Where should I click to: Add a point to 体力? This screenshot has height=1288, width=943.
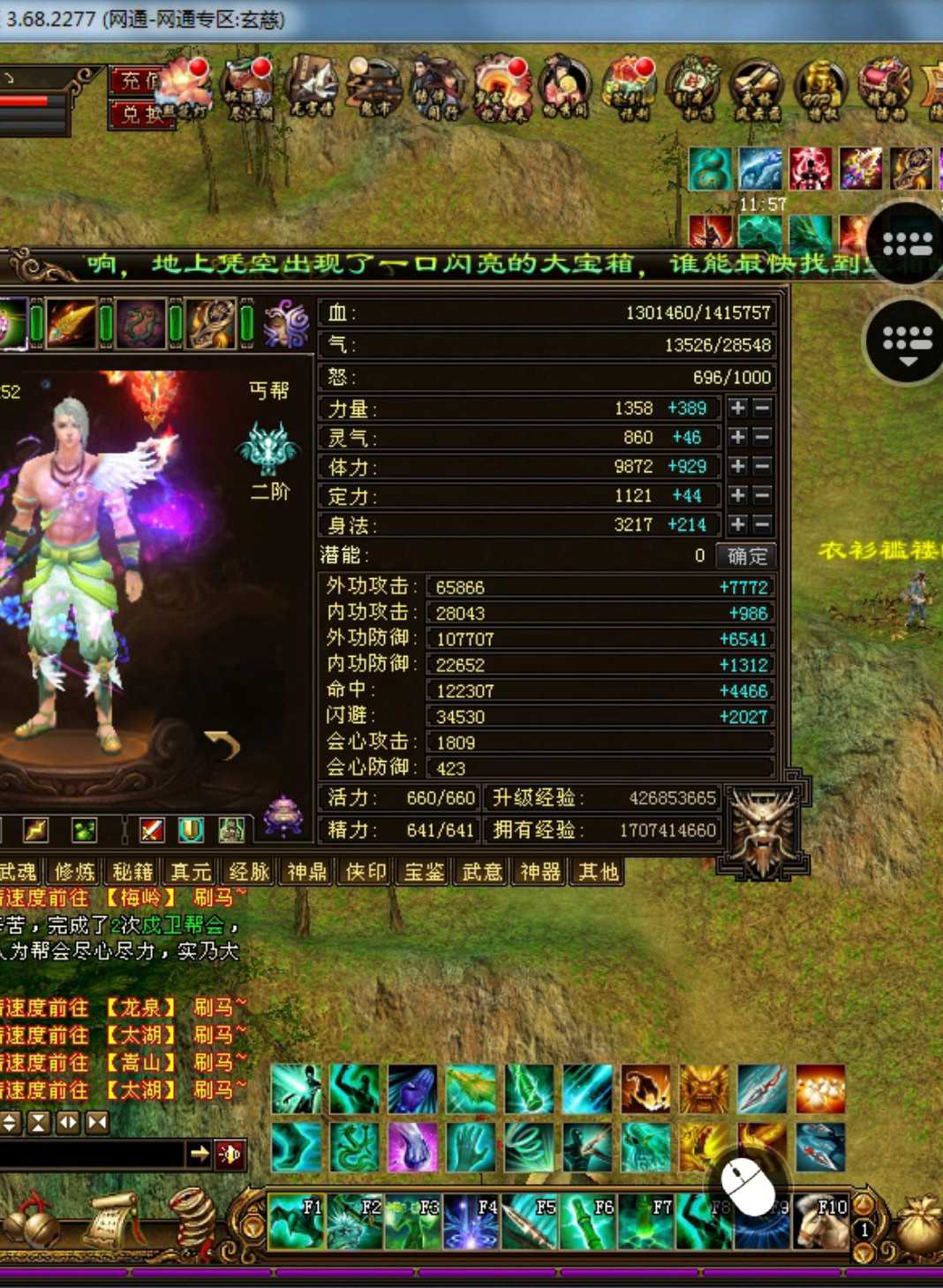tap(737, 466)
